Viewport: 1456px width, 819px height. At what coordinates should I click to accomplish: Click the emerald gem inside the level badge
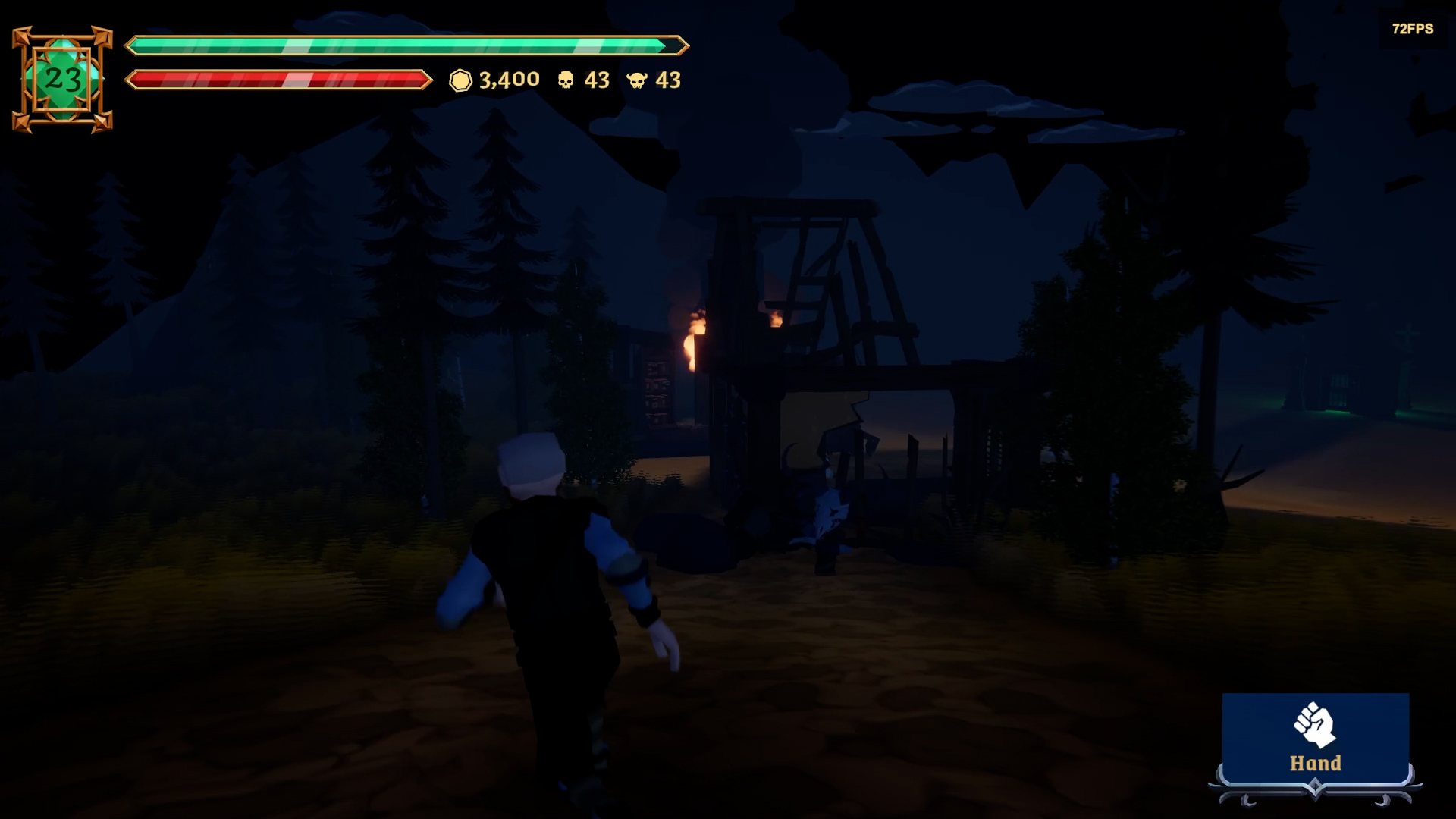point(64,78)
